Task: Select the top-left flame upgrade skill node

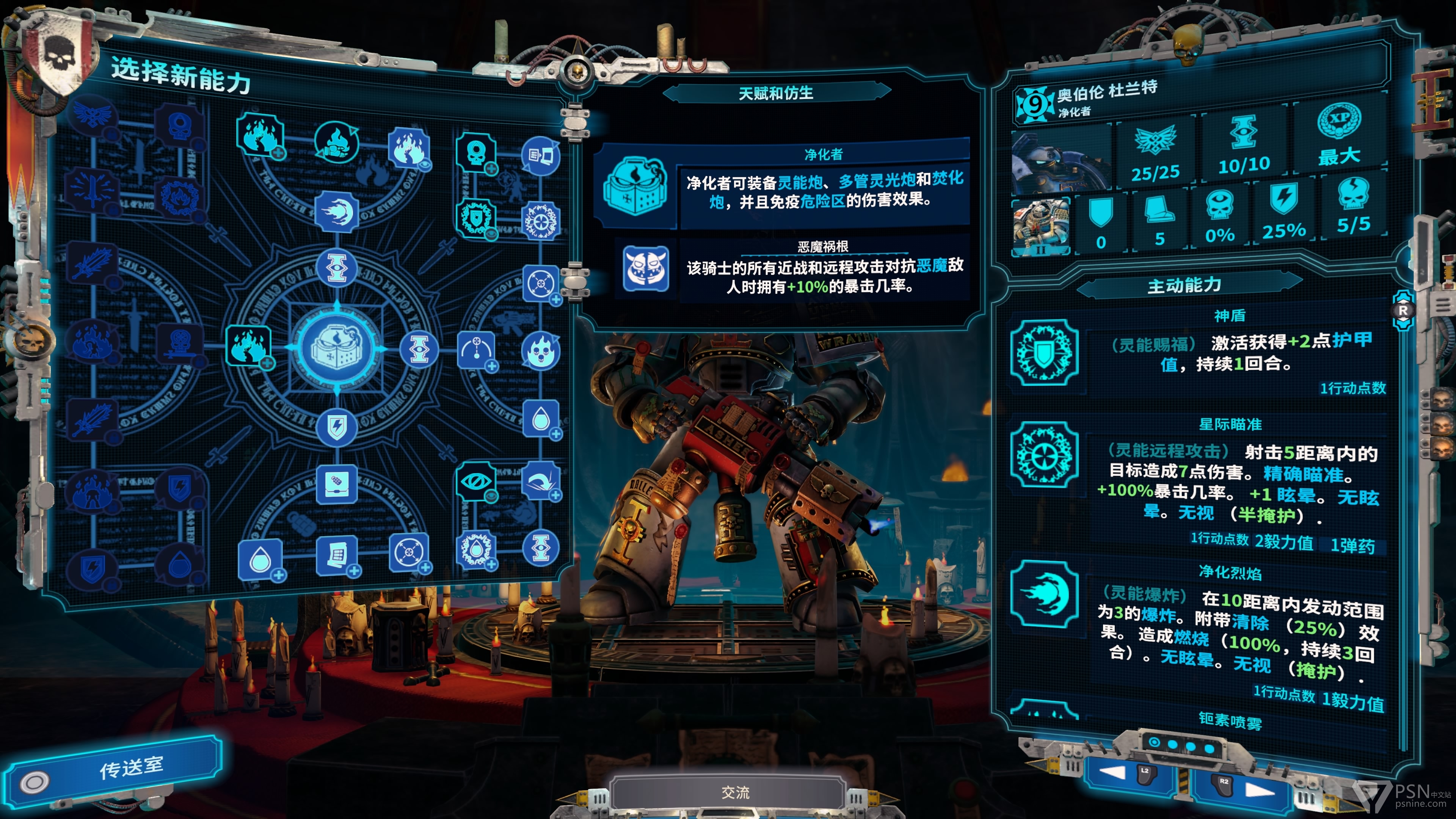Action: [259, 136]
